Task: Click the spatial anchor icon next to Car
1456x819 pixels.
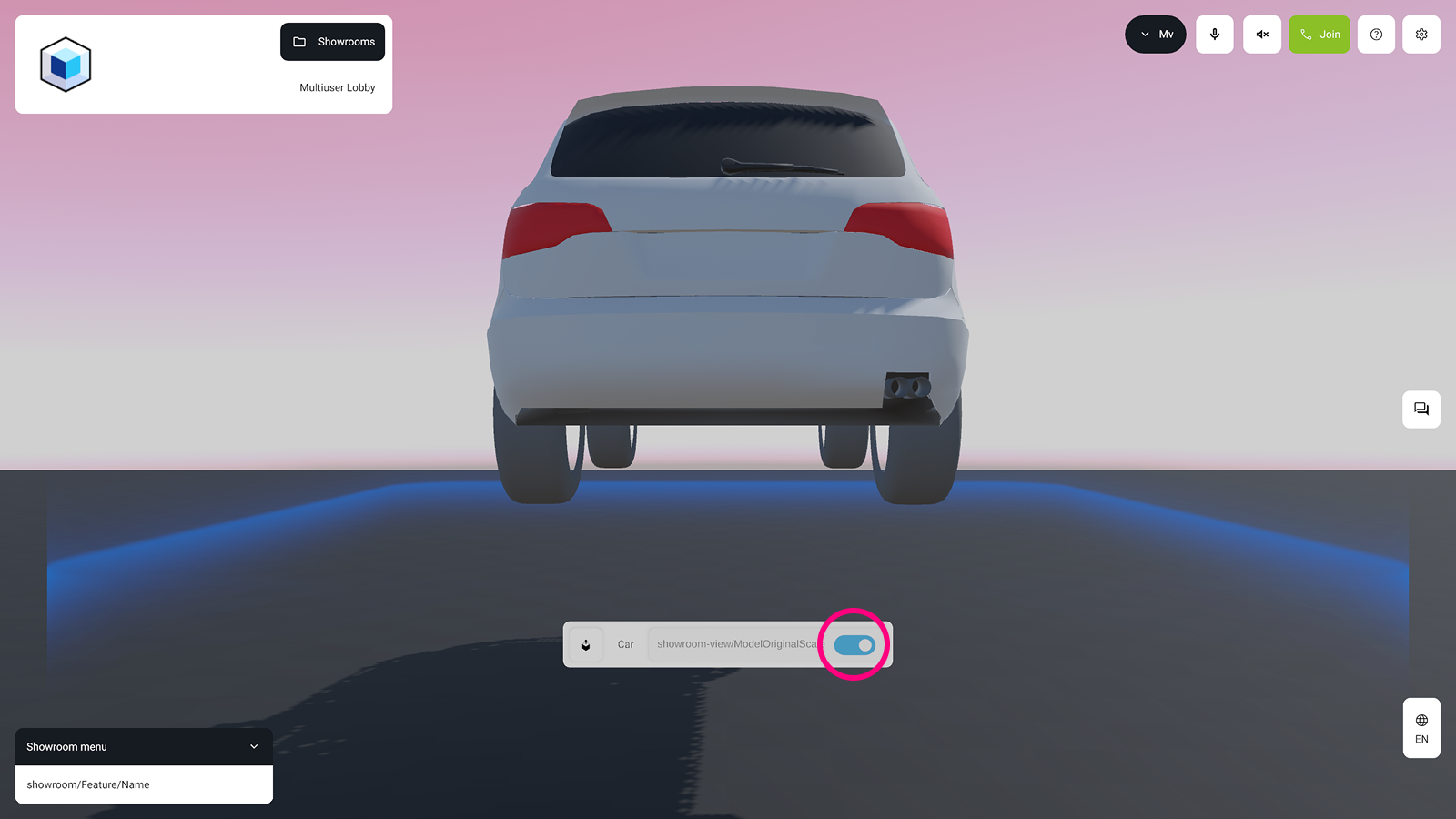Action: click(585, 644)
